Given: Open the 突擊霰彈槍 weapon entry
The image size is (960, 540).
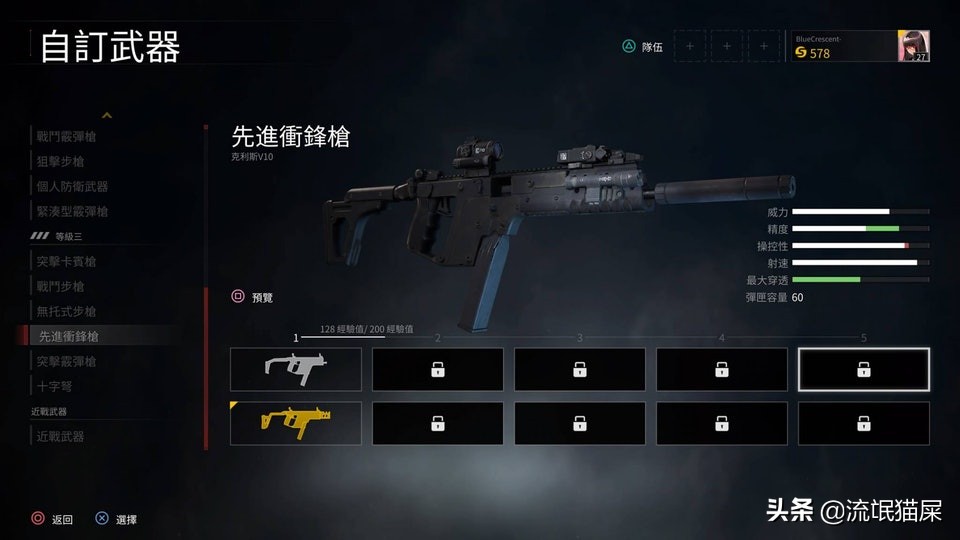Looking at the screenshot, I should pyautogui.click(x=66, y=361).
